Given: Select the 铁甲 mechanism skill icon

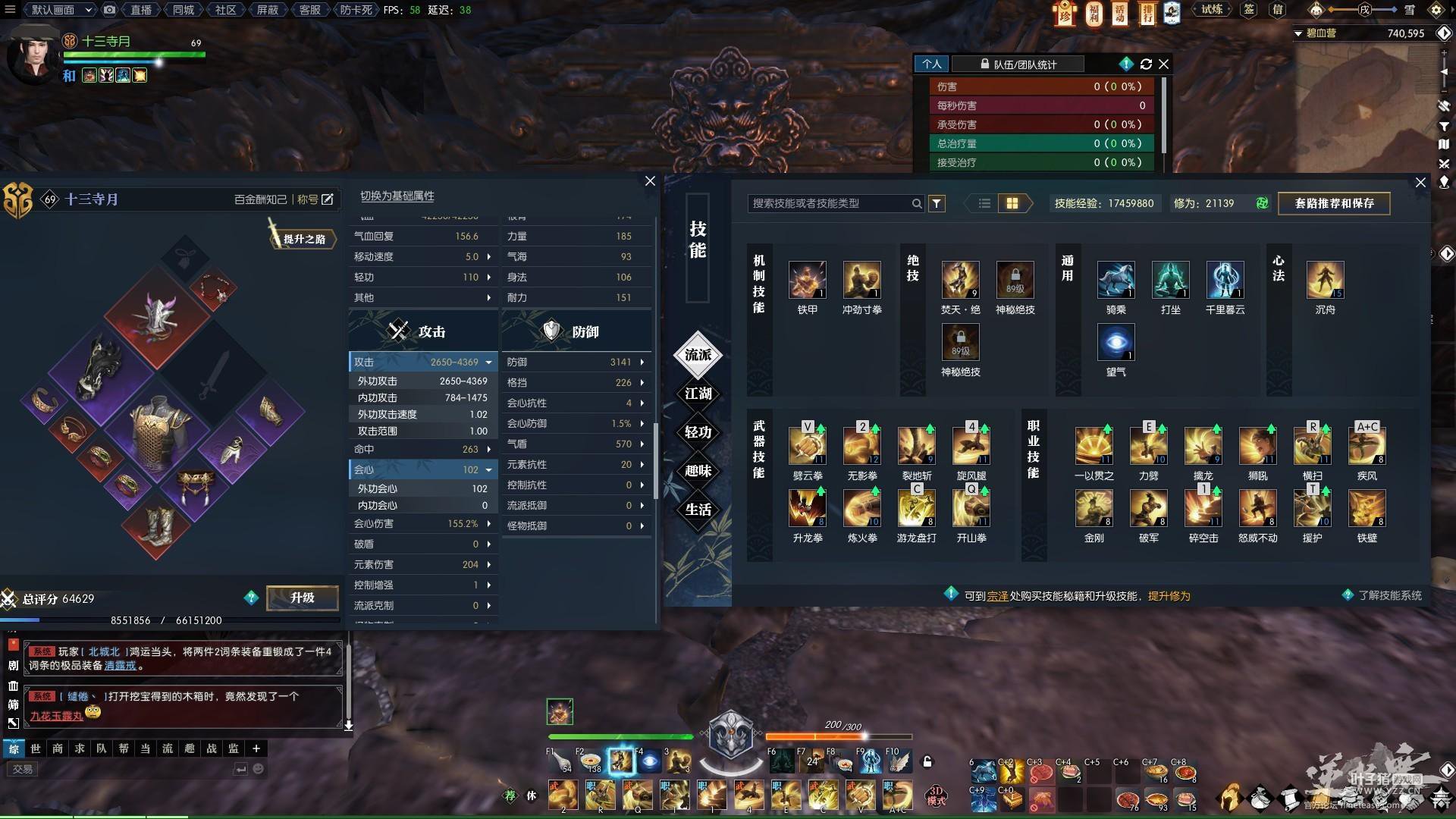Looking at the screenshot, I should pos(807,280).
